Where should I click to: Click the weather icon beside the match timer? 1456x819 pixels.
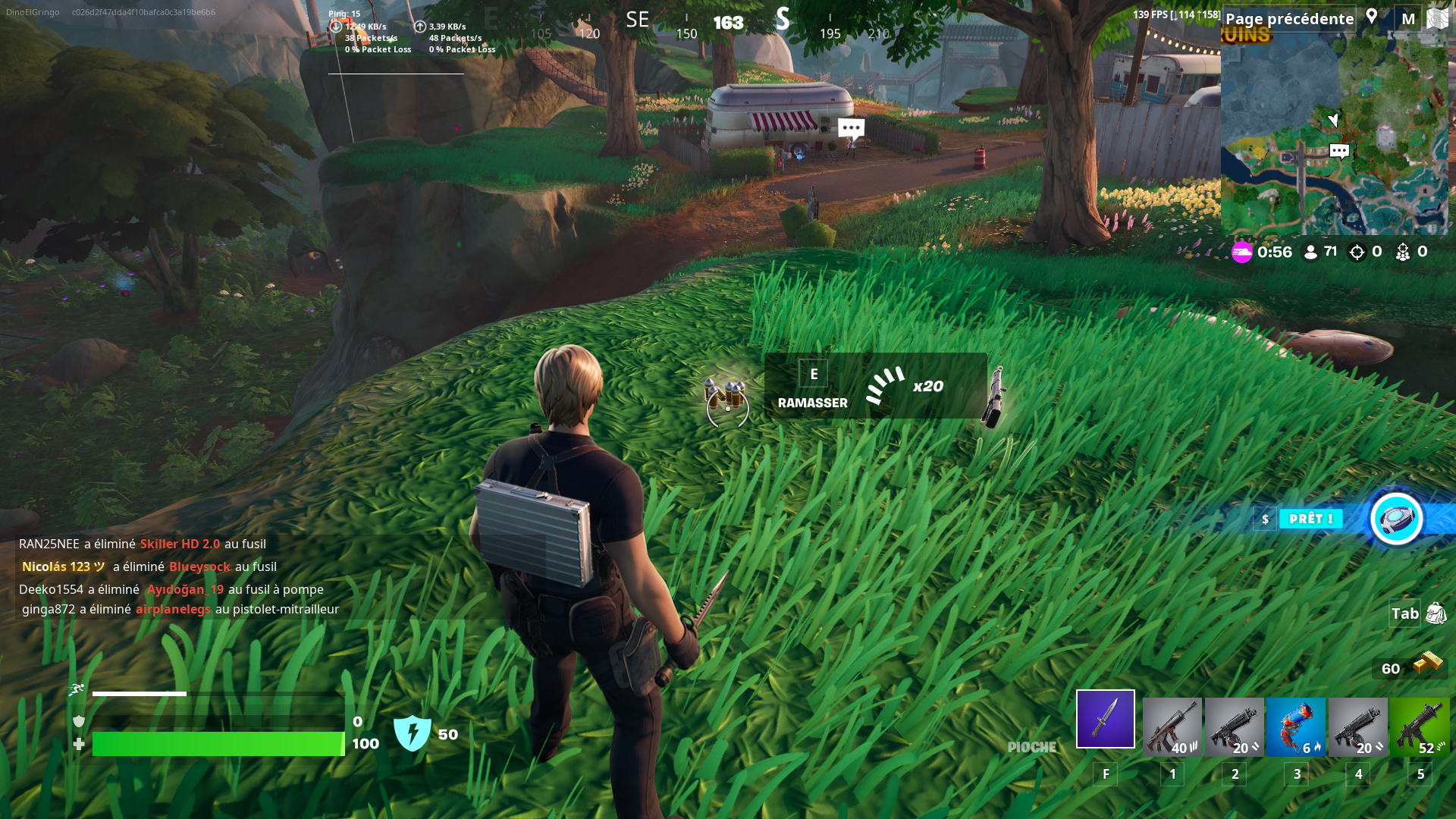pos(1242,253)
